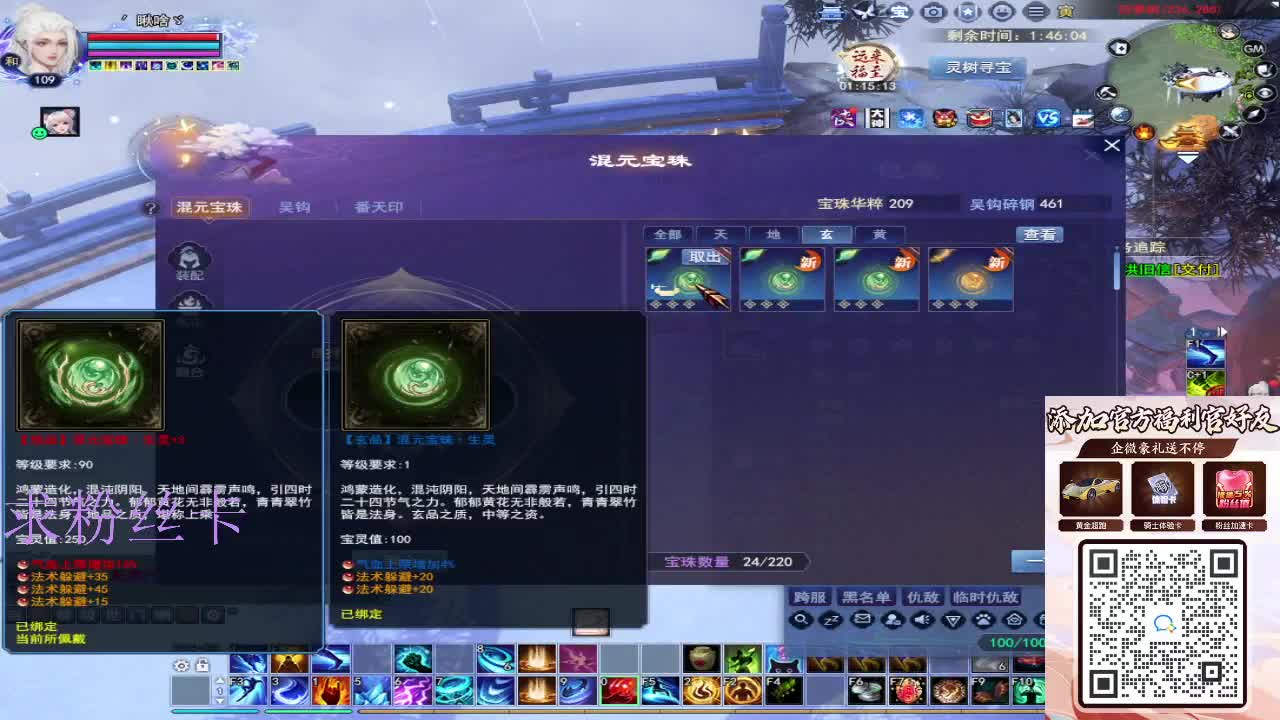Collapse the quest tracker with the arrow
The height and width of the screenshot is (720, 1280).
(x=1190, y=157)
